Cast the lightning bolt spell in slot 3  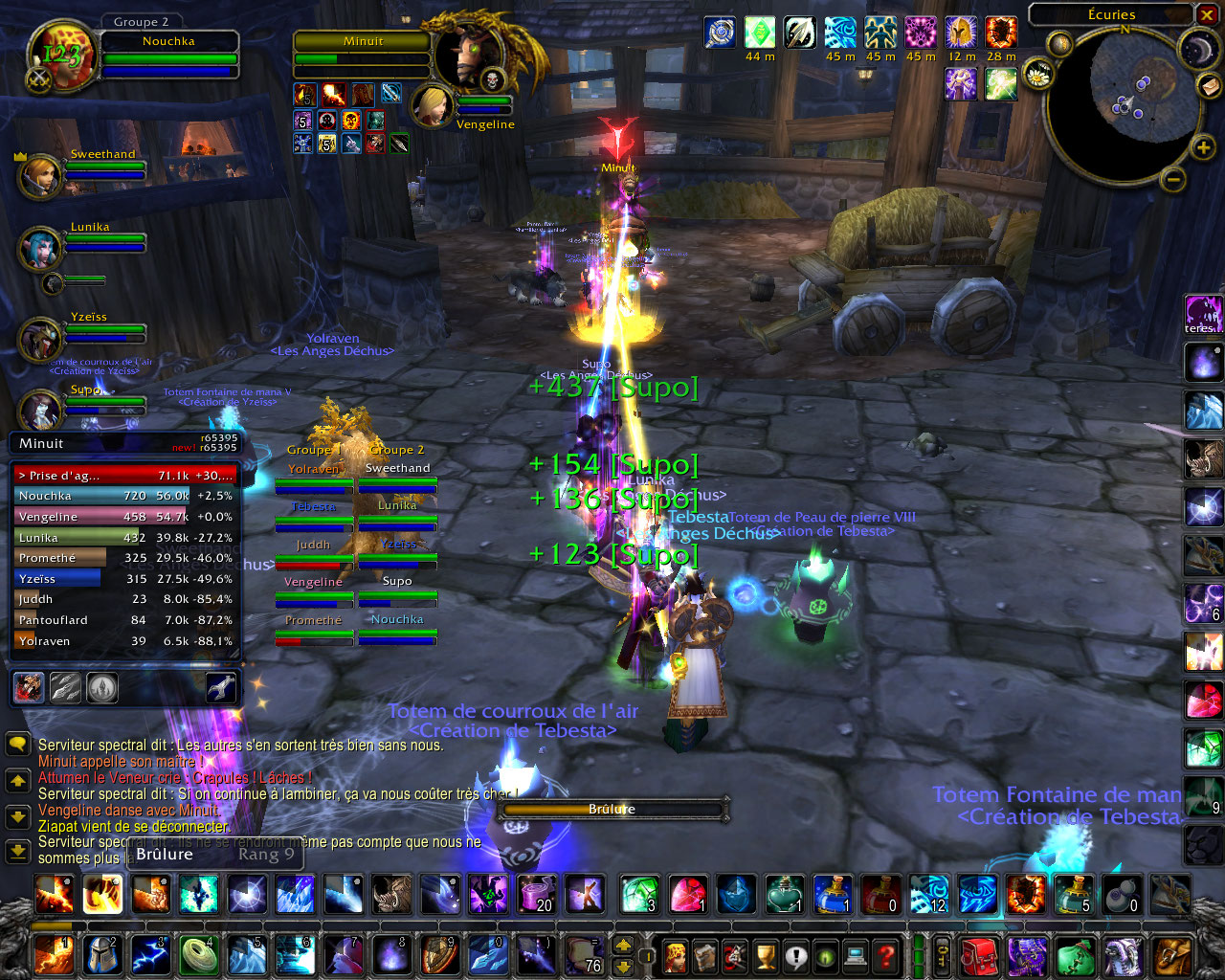point(149,955)
